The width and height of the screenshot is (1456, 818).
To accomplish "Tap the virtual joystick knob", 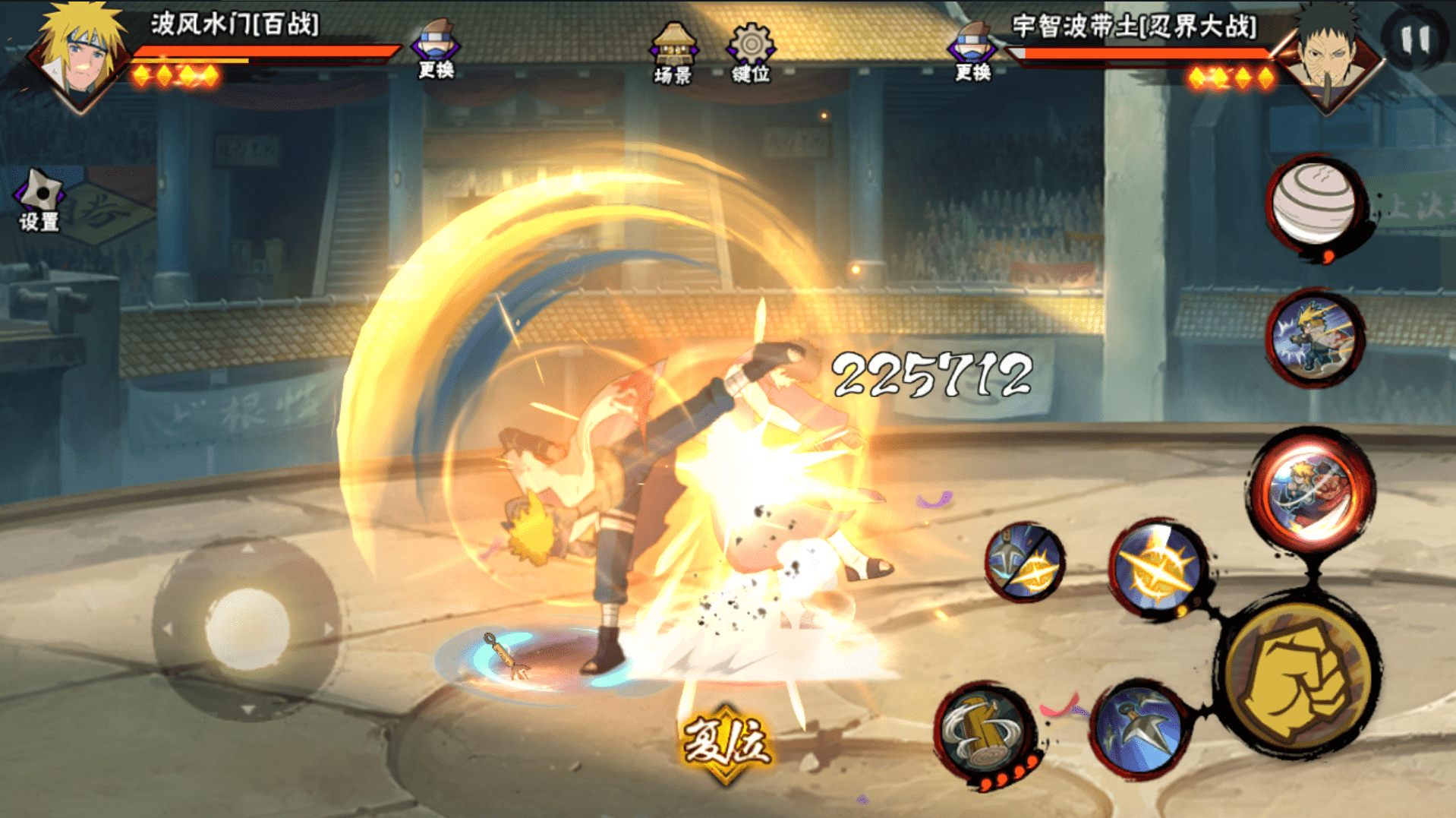I will (247, 630).
